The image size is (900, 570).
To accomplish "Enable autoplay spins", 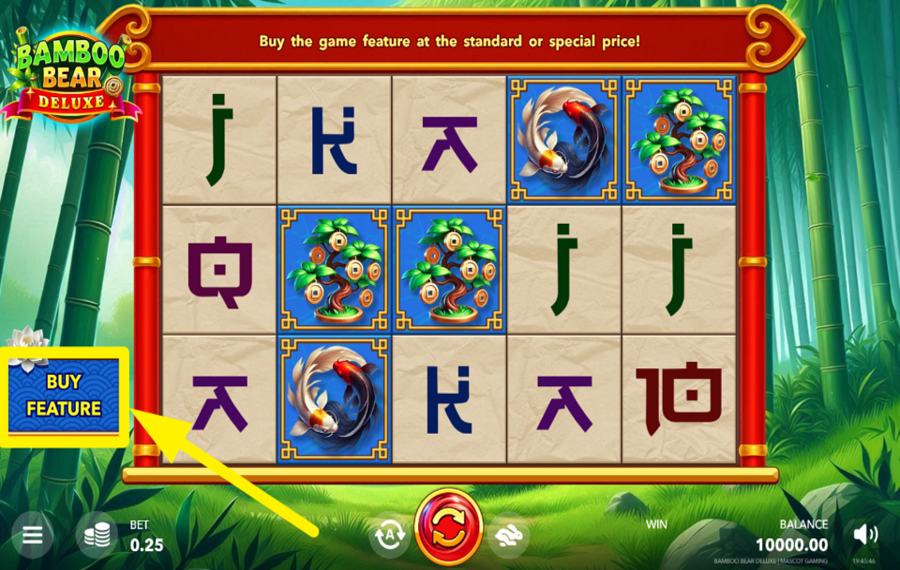I will [x=389, y=535].
